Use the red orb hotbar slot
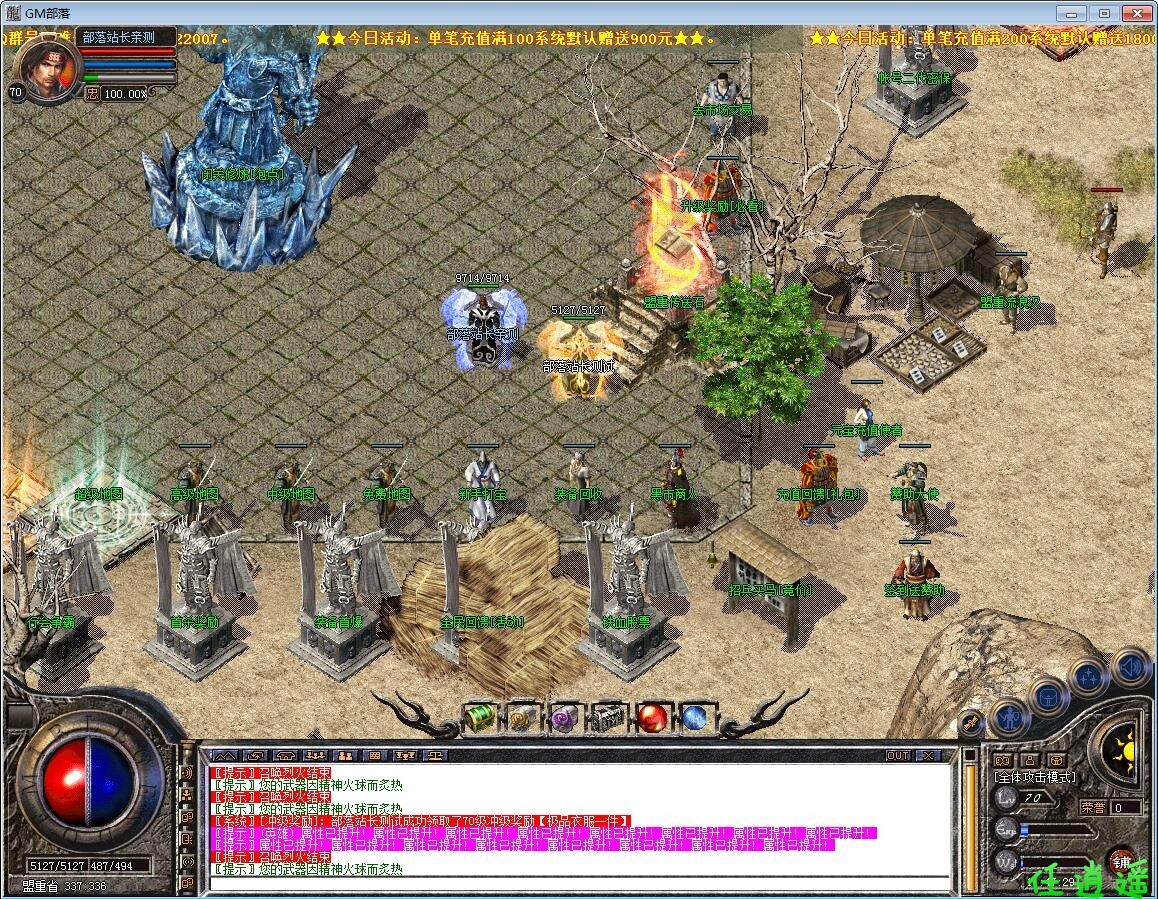The image size is (1158, 899). 653,718
